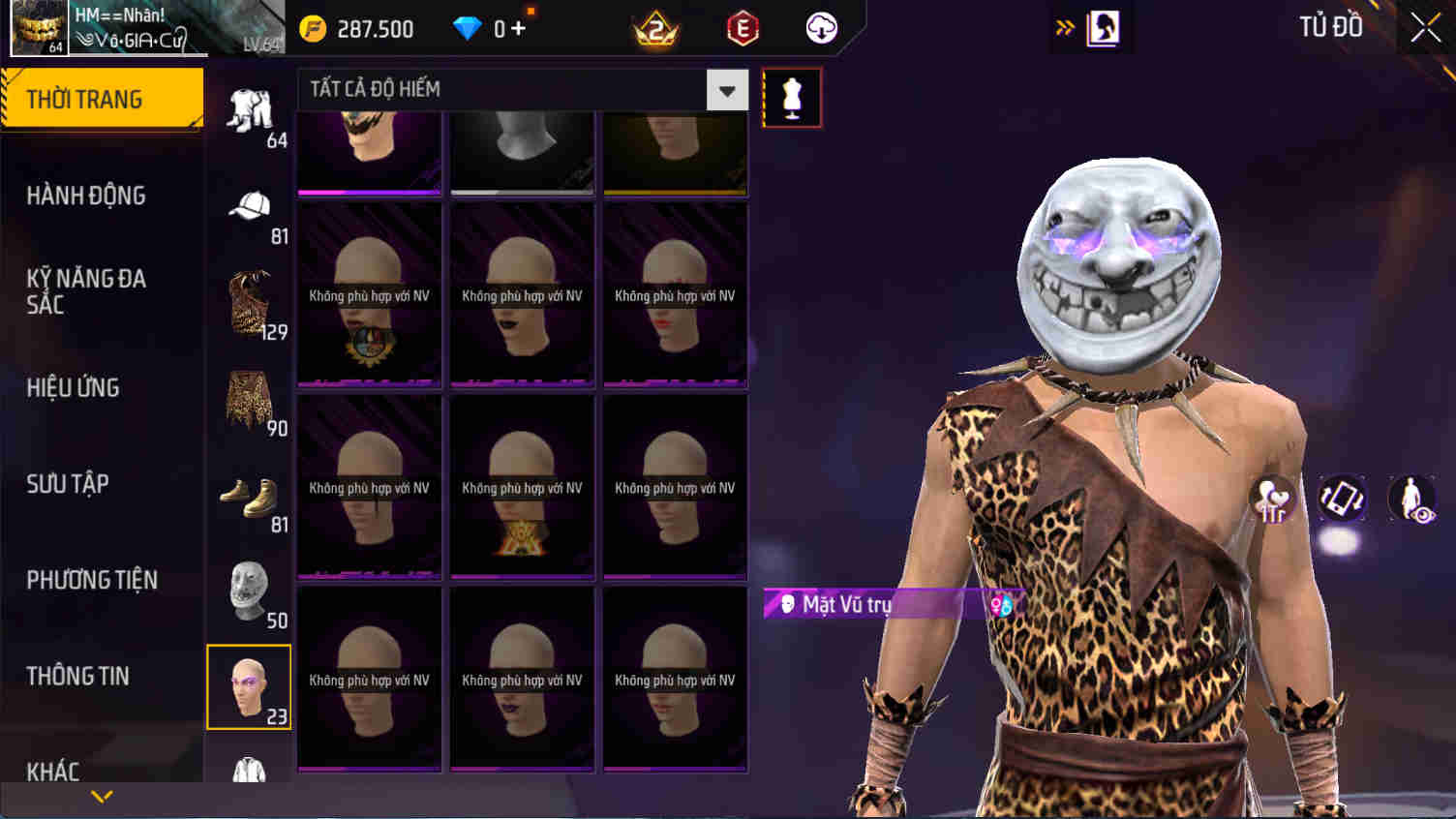Open the SƯU TẬP section in sidebar
1456x819 pixels.
66,484
